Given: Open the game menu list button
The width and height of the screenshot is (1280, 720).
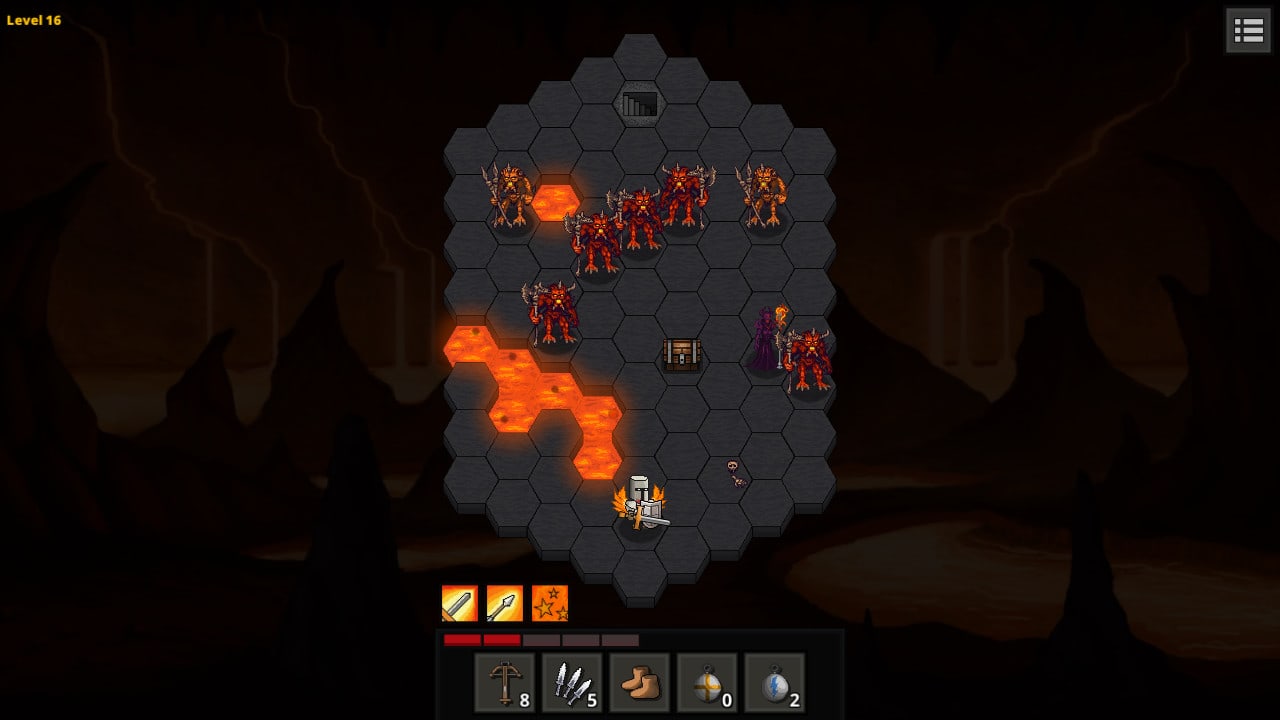Looking at the screenshot, I should pos(1249,30).
